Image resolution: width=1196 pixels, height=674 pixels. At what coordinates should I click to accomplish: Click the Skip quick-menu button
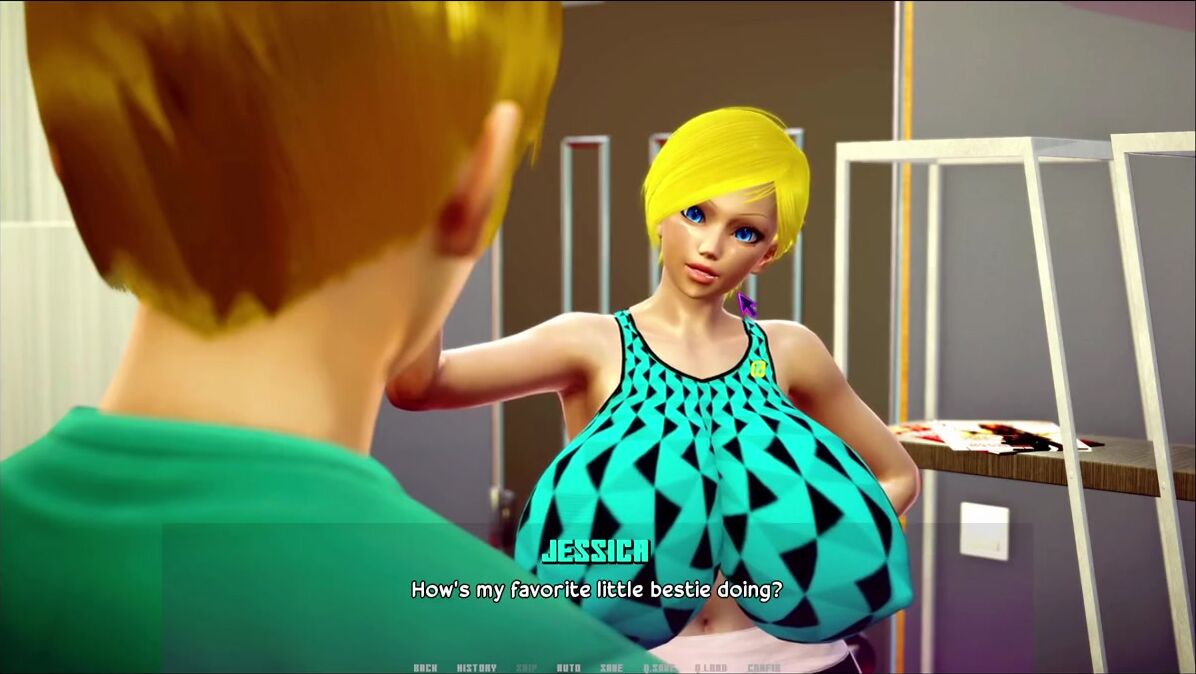[x=526, y=668]
